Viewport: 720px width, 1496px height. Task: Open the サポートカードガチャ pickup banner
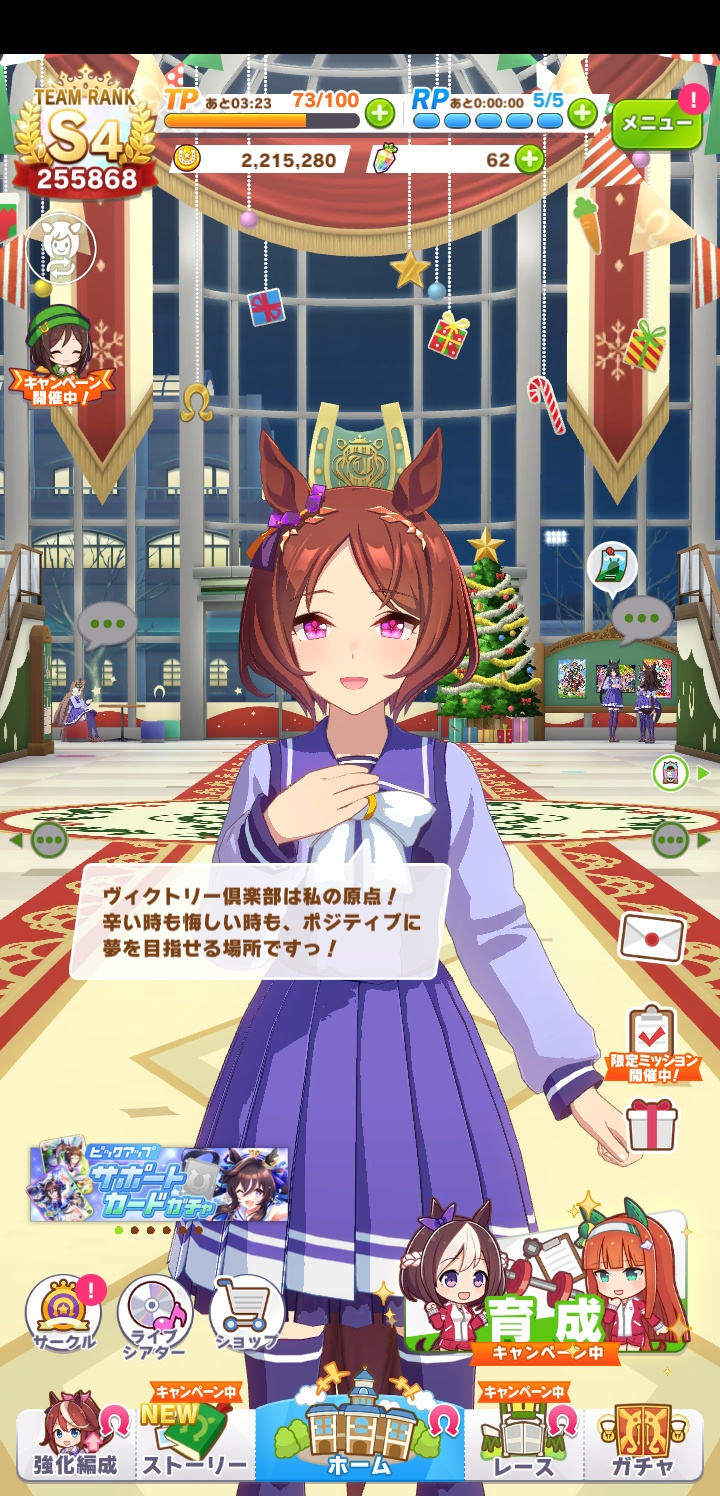pos(159,1184)
